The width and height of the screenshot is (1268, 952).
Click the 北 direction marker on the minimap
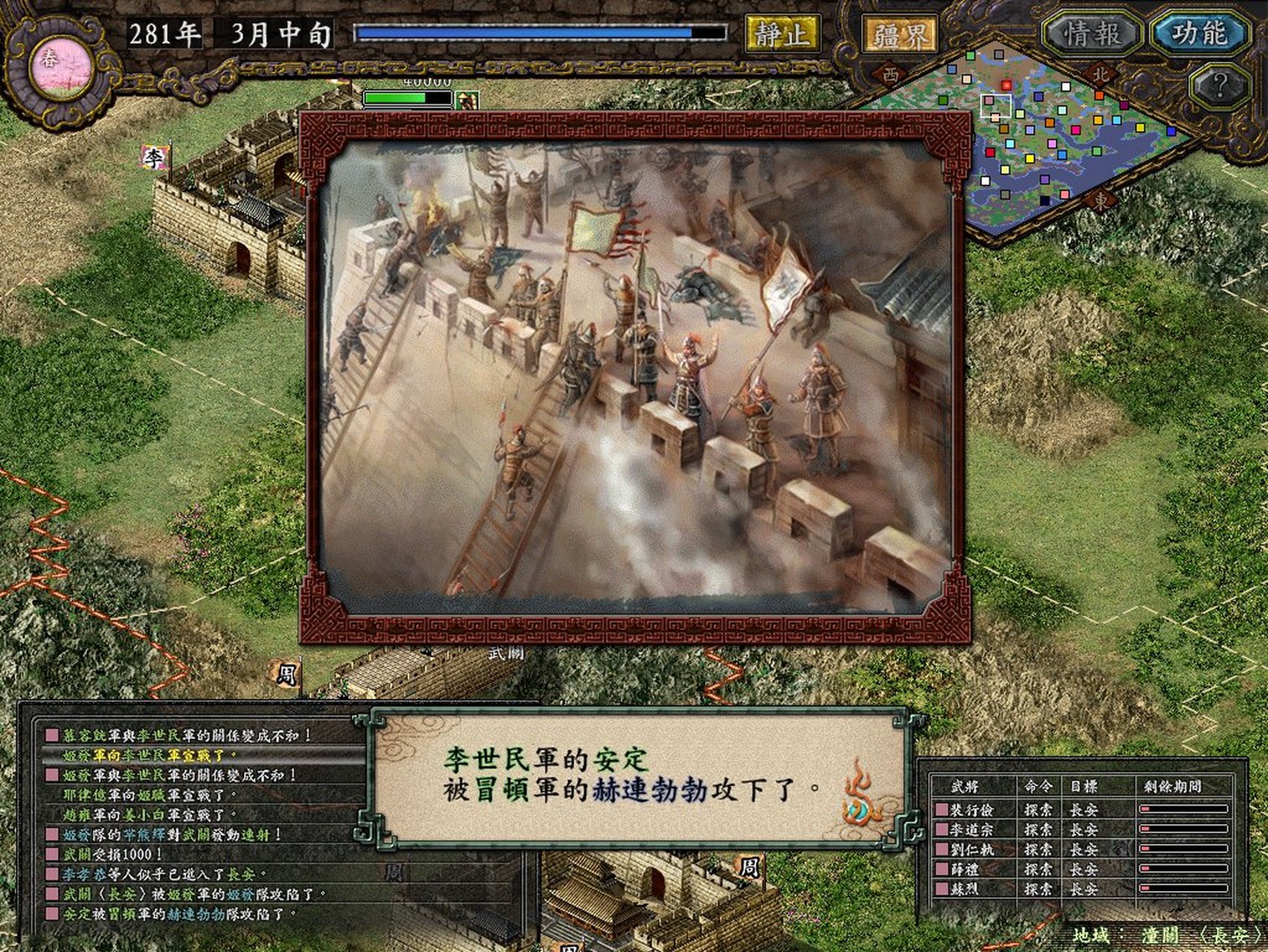tap(1100, 74)
